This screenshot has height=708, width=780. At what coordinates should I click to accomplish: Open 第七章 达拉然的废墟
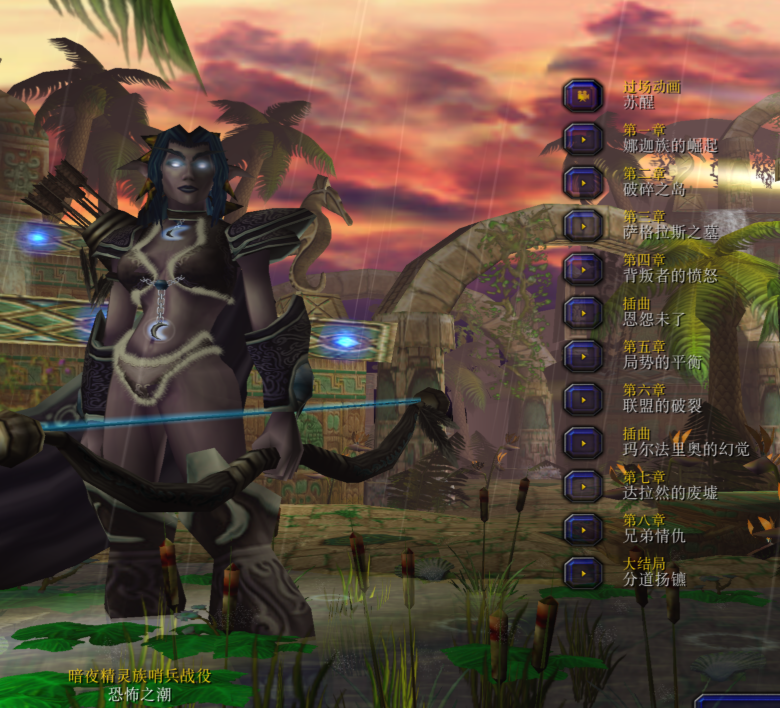point(582,486)
